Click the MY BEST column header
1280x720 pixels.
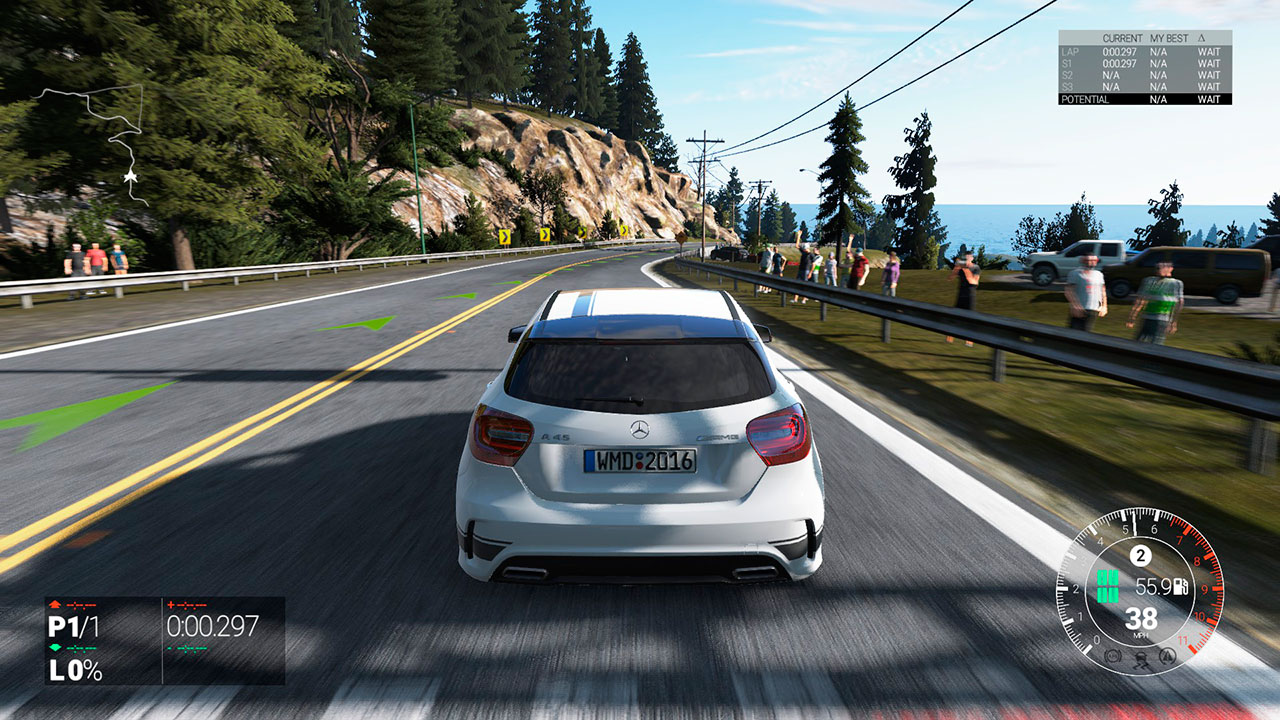tap(1168, 38)
